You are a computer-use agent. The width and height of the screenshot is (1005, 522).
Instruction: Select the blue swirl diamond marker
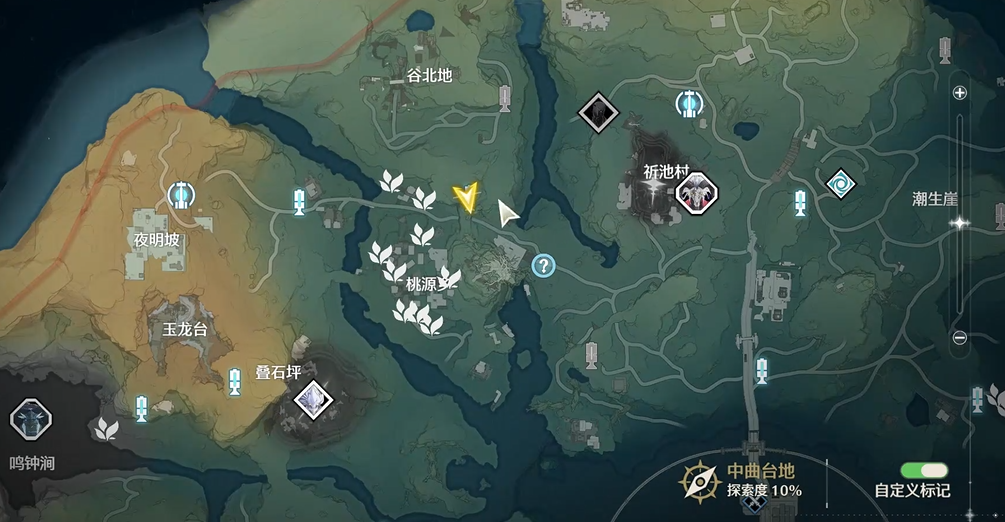[x=840, y=183]
